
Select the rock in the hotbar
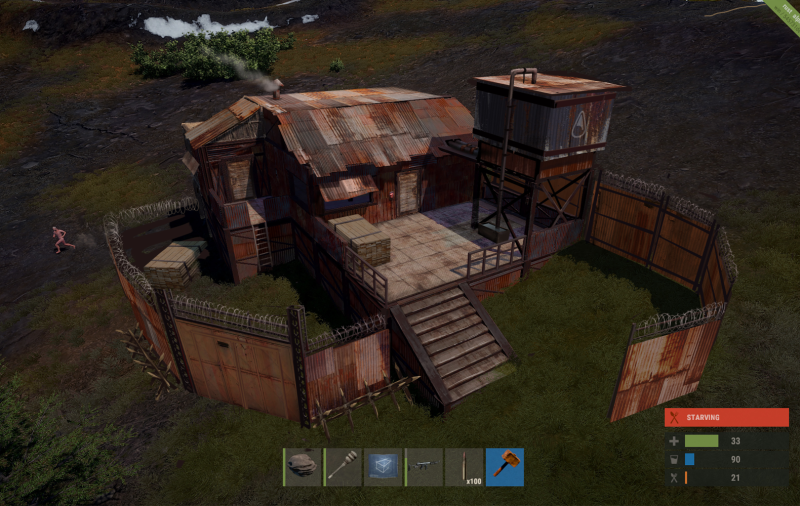pos(303,467)
